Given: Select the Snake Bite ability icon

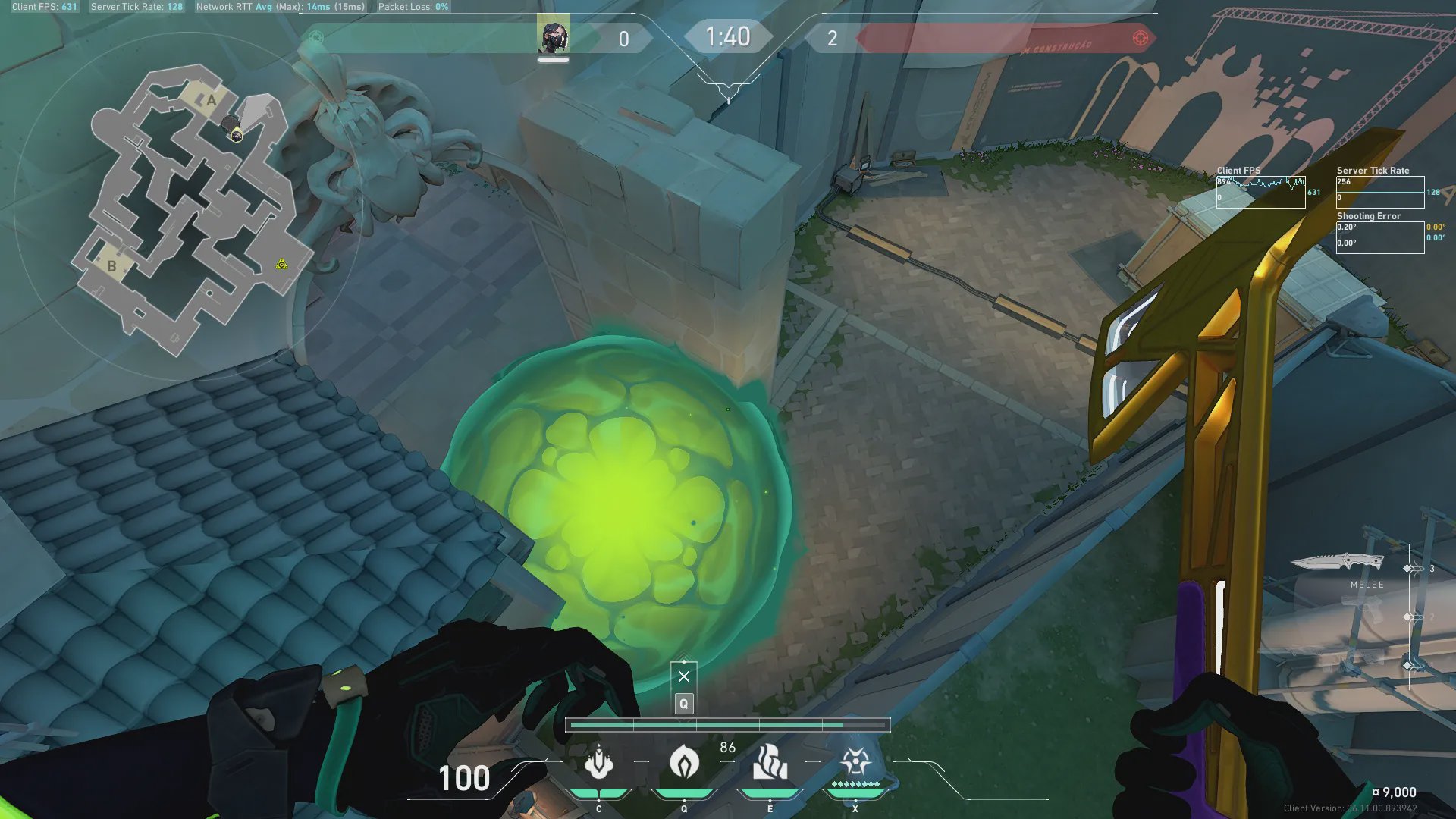Looking at the screenshot, I should (598, 762).
